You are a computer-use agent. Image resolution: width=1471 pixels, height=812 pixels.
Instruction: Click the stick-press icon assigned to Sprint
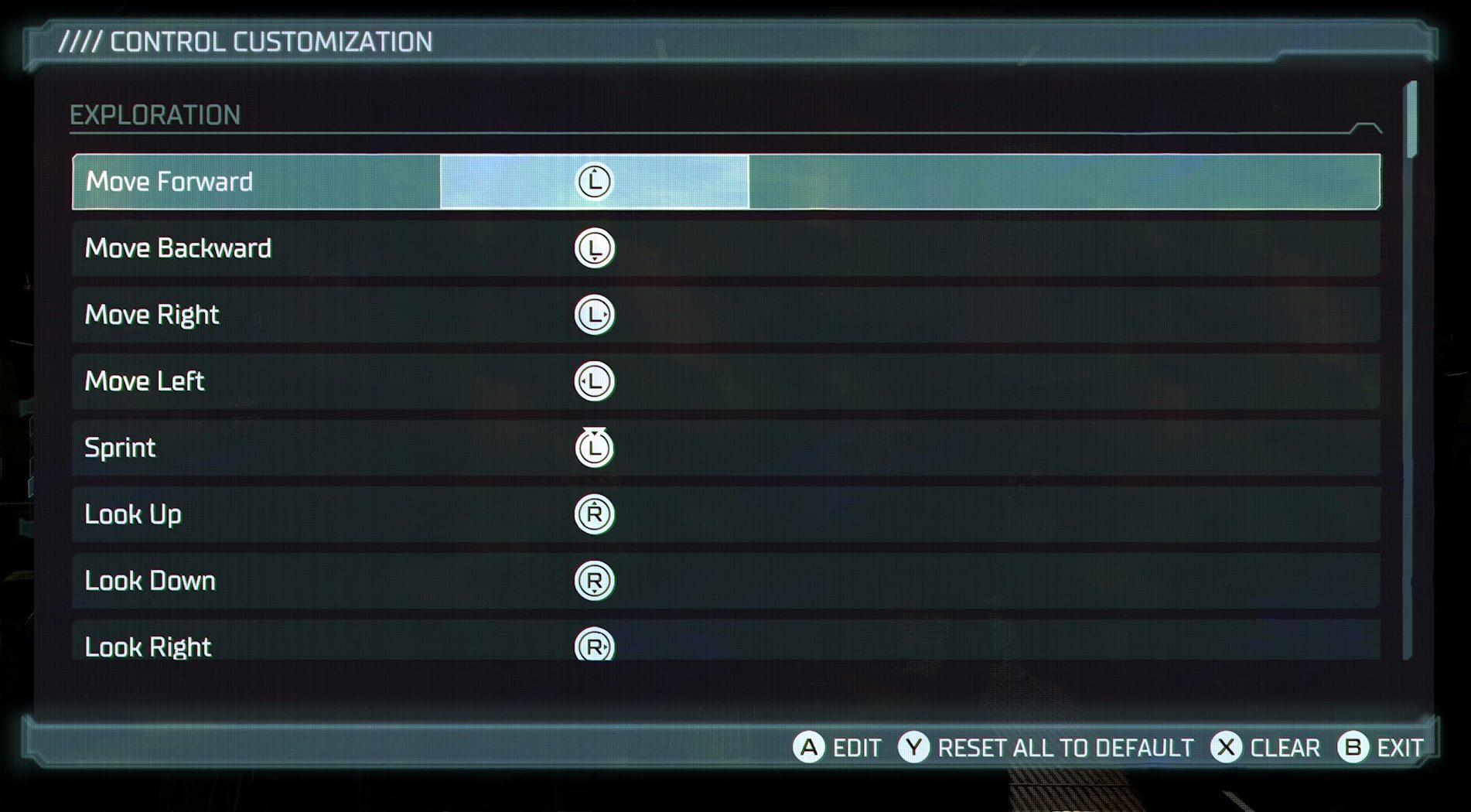(593, 447)
